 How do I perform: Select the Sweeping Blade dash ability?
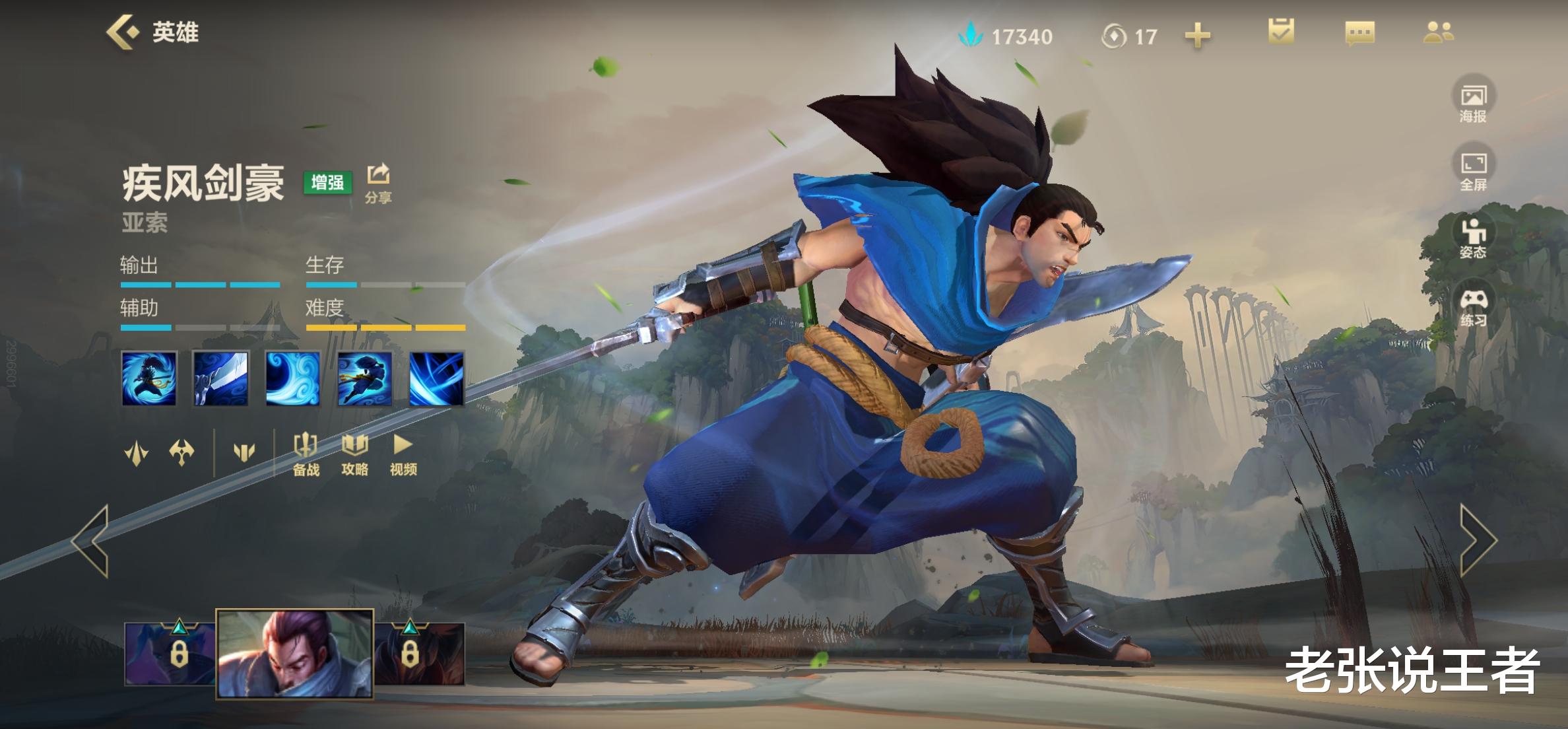pos(365,378)
